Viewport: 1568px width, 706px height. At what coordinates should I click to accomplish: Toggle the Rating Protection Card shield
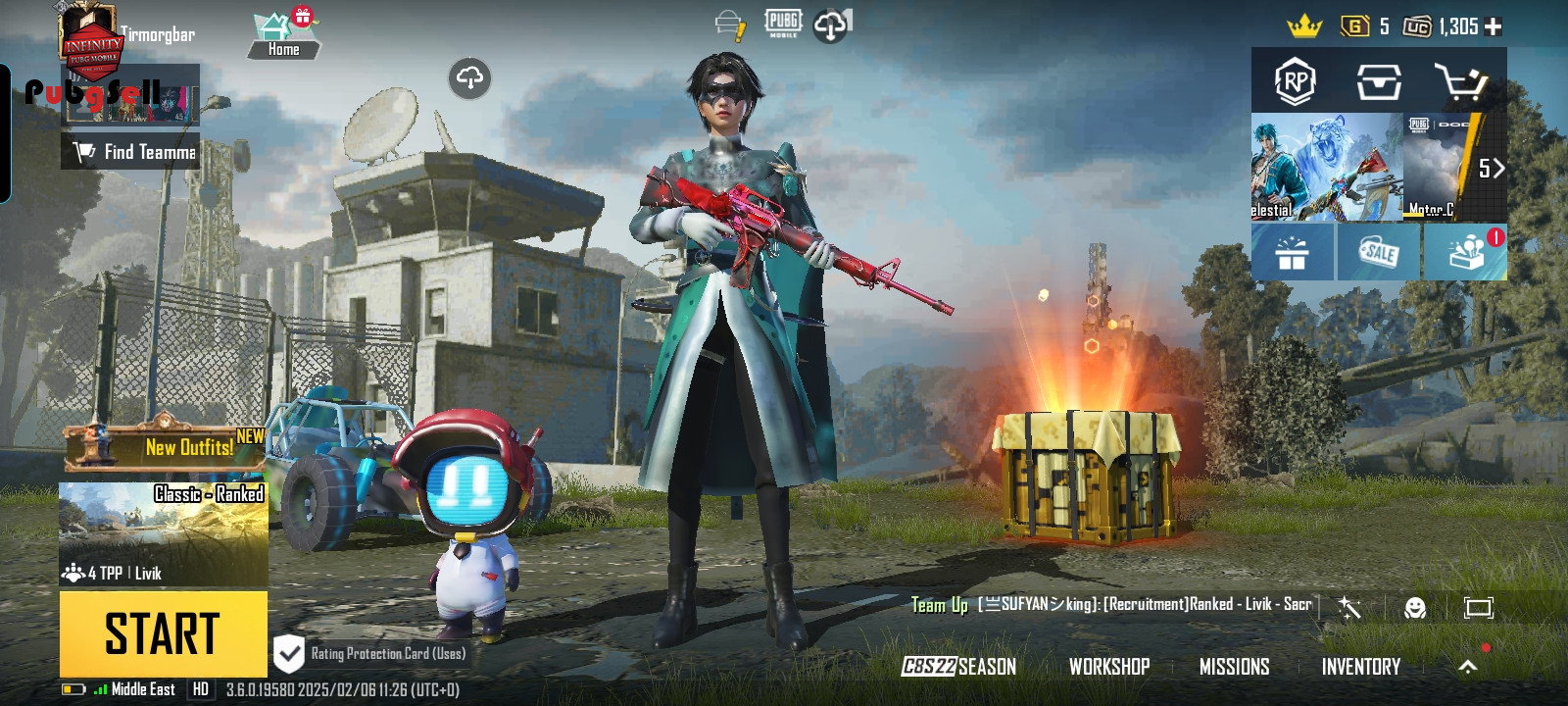[x=289, y=653]
